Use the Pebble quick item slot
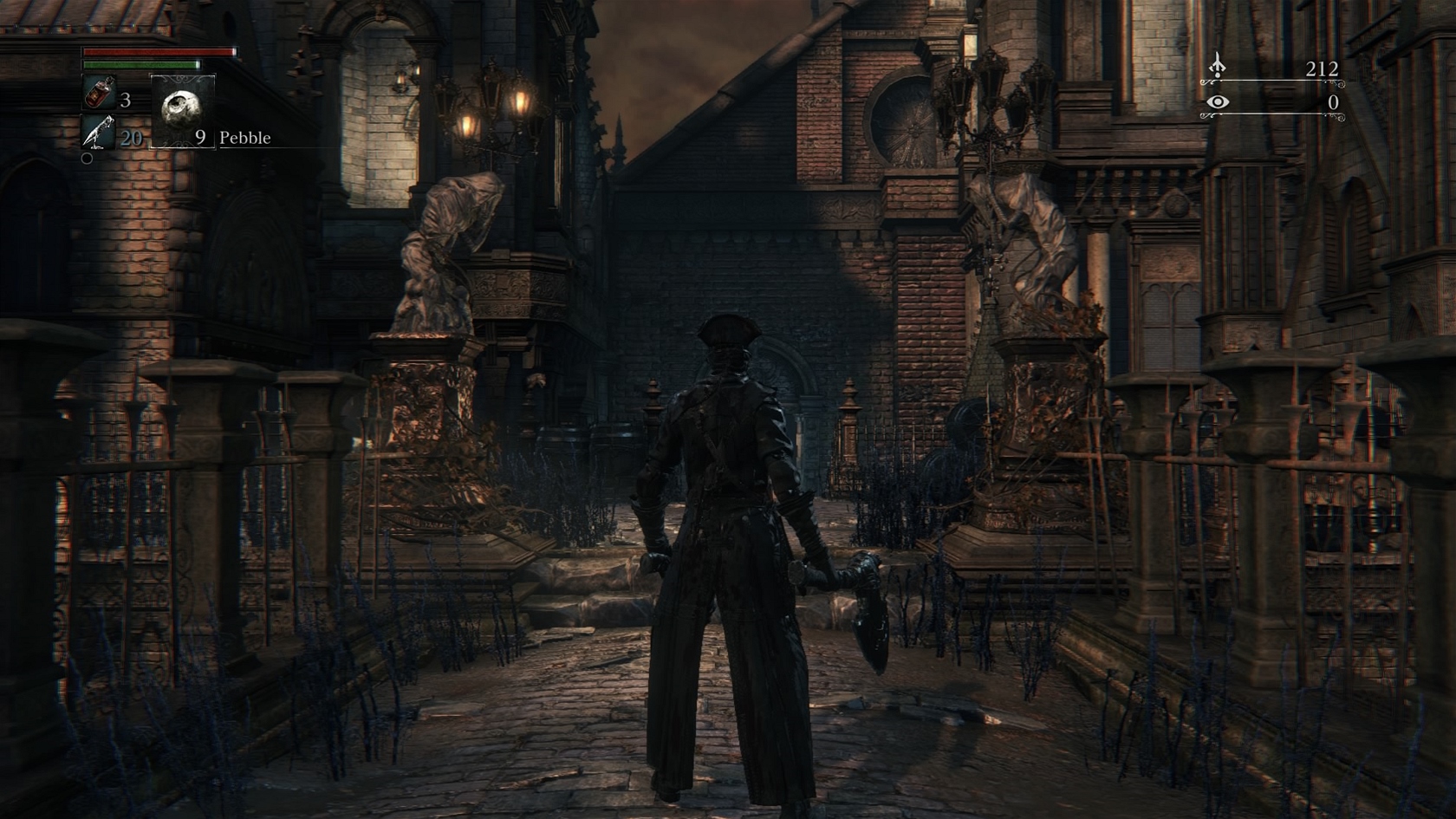Screen dimensions: 1456x819 183,110
